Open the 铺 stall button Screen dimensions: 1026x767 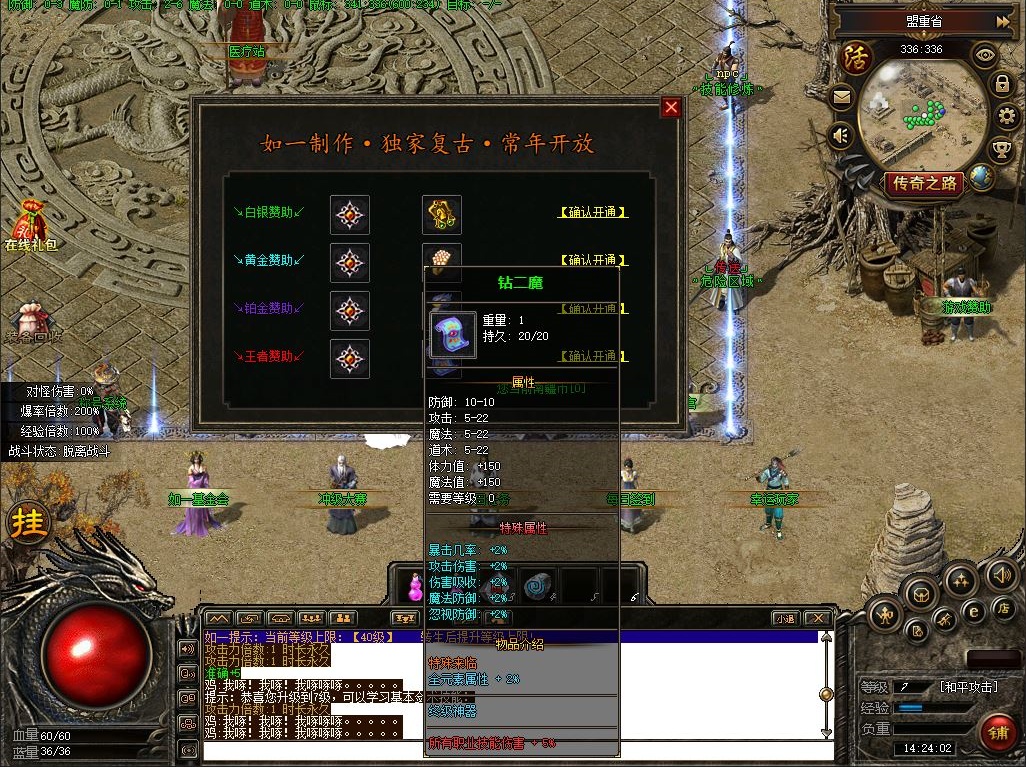[997, 732]
